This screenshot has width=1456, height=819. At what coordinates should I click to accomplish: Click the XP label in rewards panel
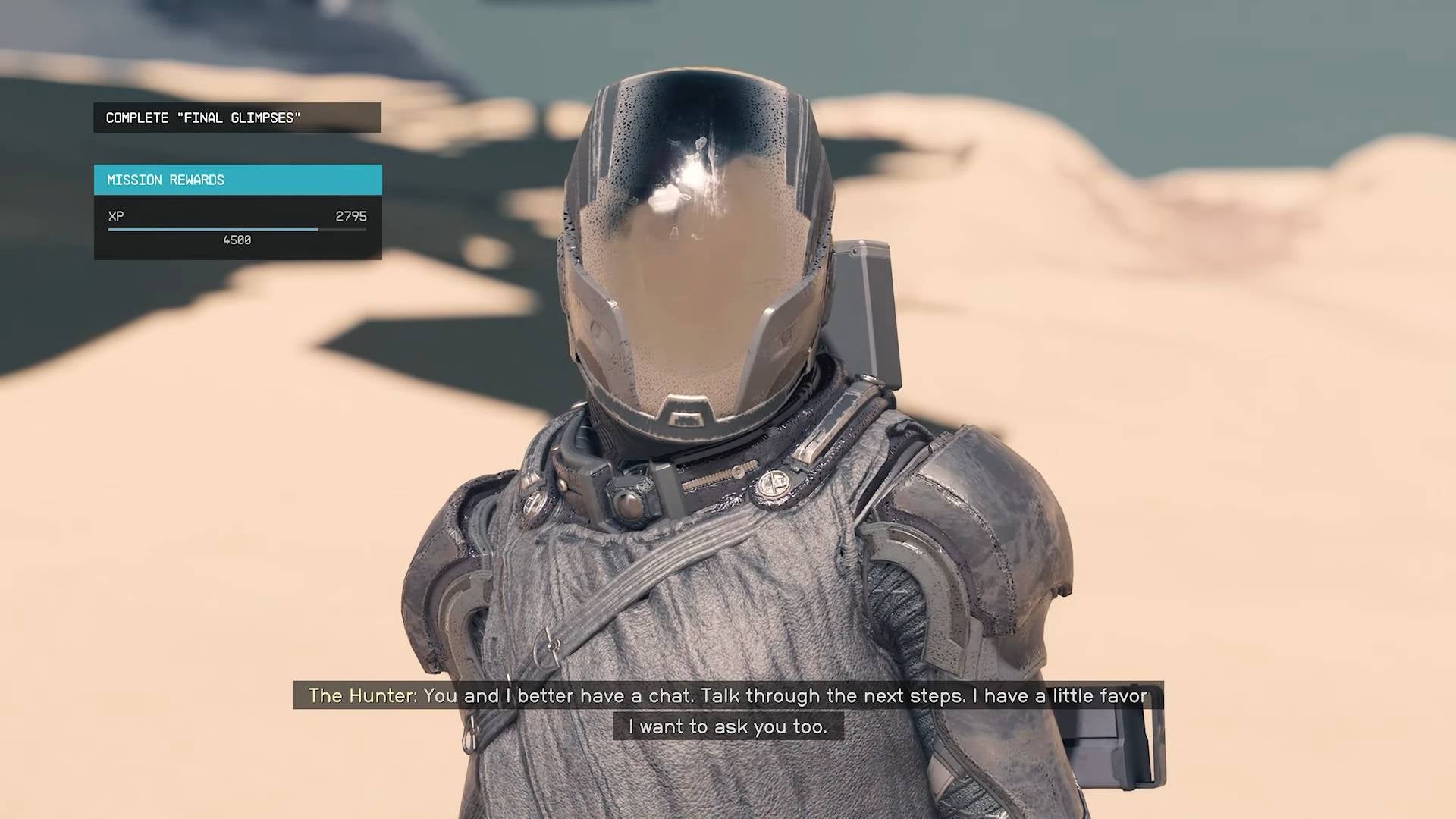point(115,216)
